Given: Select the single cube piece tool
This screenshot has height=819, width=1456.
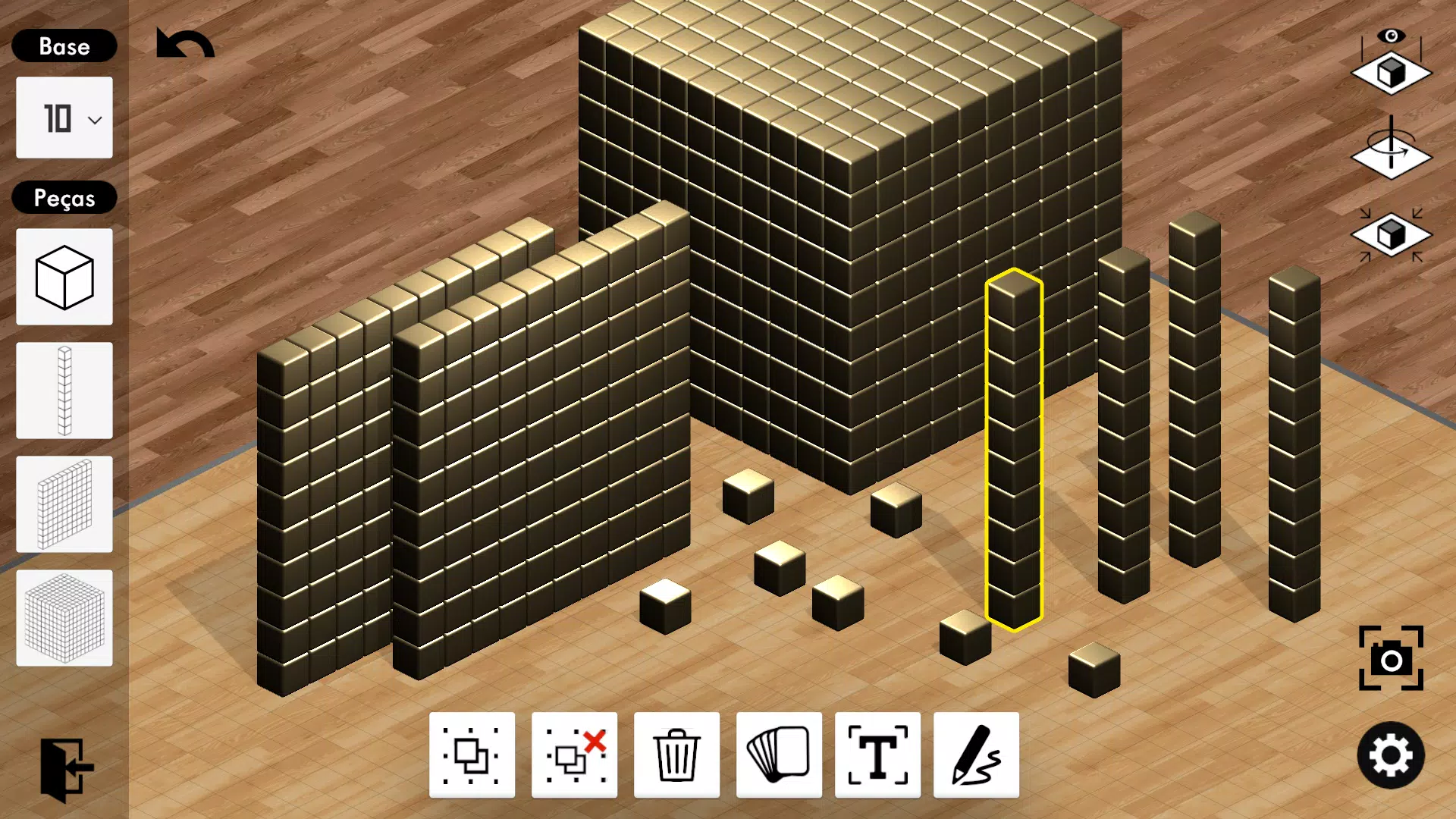Looking at the screenshot, I should [64, 277].
